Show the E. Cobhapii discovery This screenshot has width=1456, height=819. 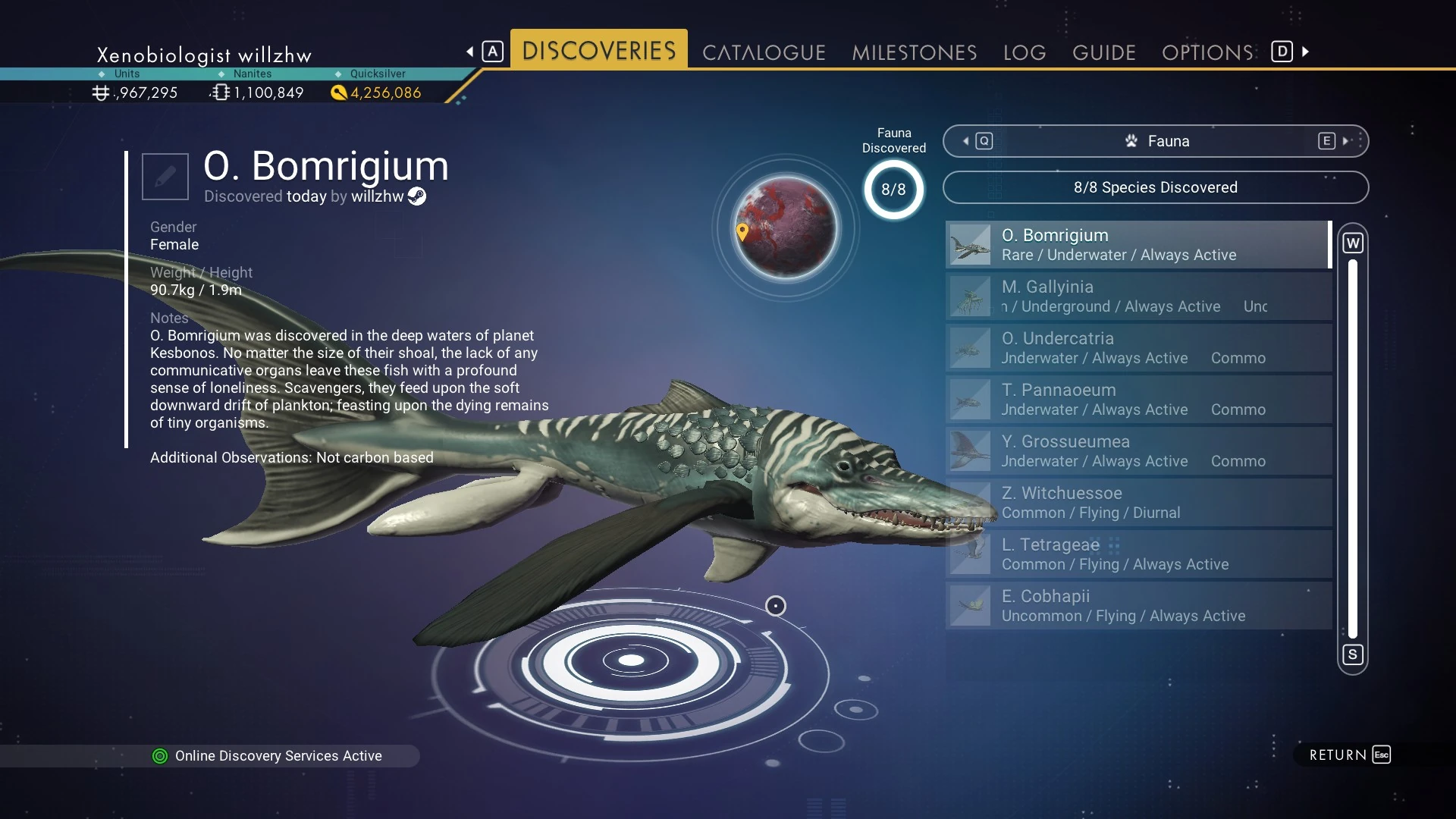(1137, 606)
